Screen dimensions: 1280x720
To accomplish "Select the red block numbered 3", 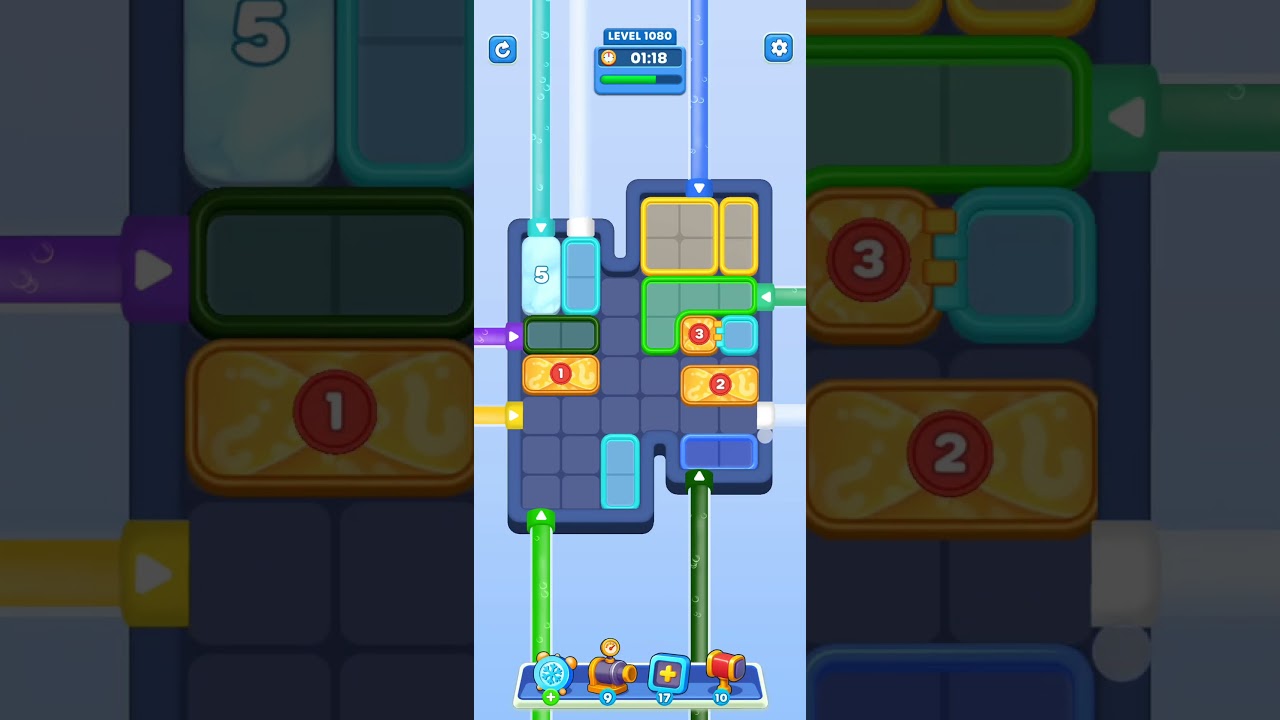I will click(700, 335).
